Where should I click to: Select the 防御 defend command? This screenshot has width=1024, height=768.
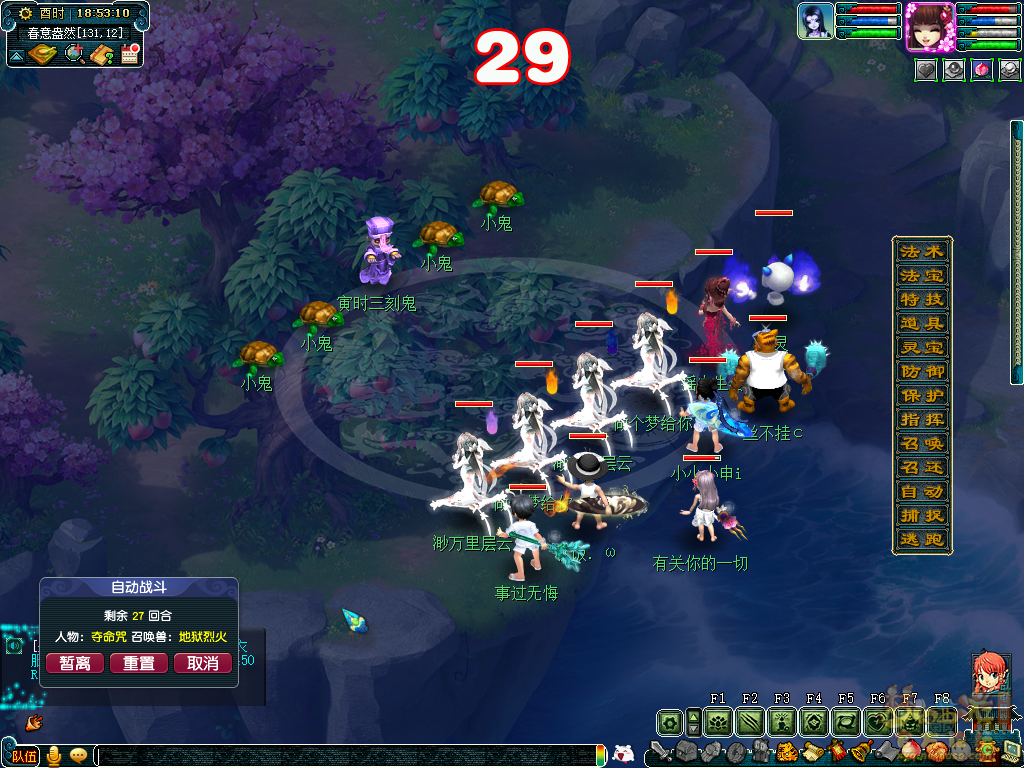coord(921,371)
